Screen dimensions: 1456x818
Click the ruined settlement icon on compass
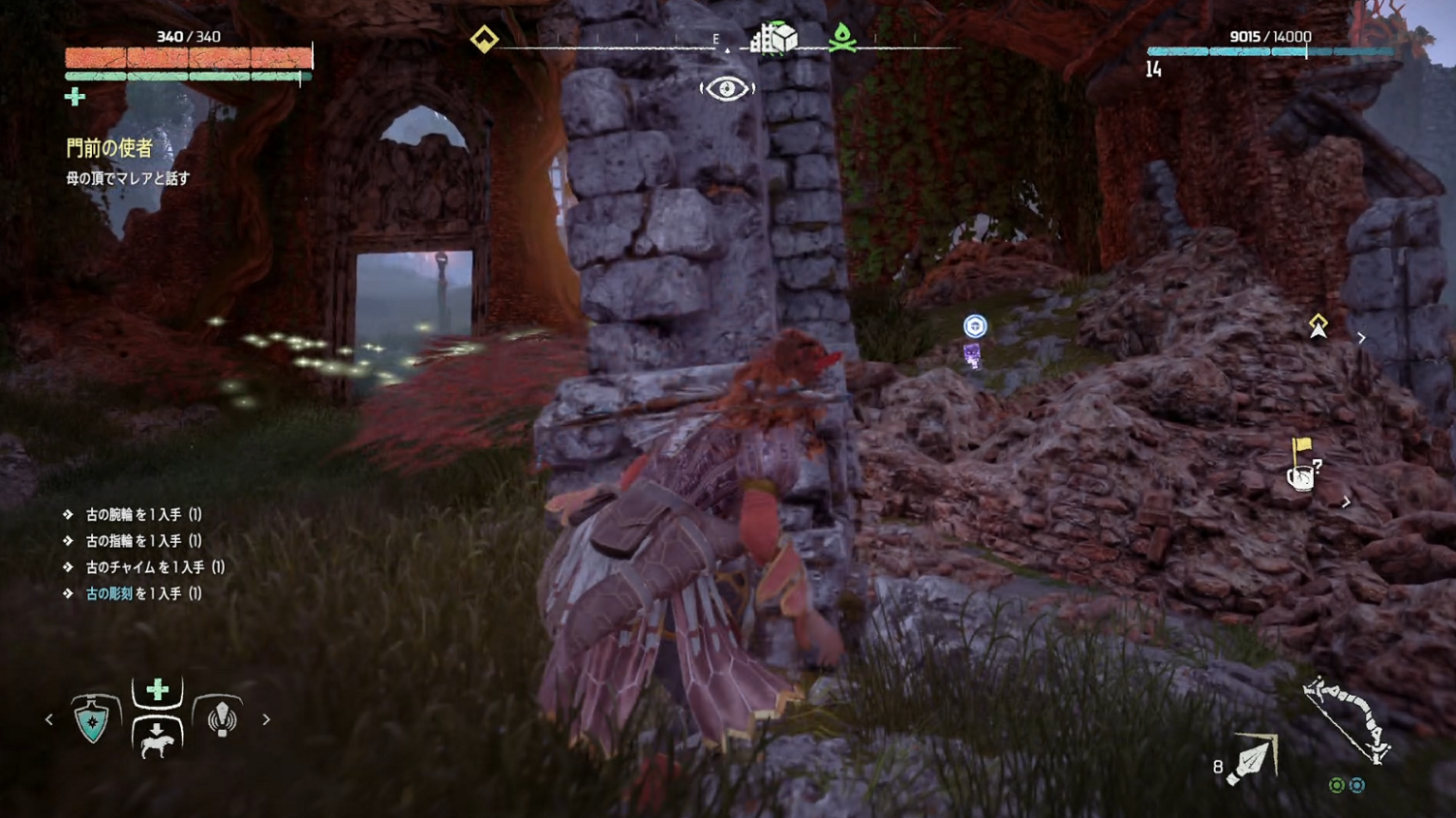pyautogui.click(x=774, y=39)
